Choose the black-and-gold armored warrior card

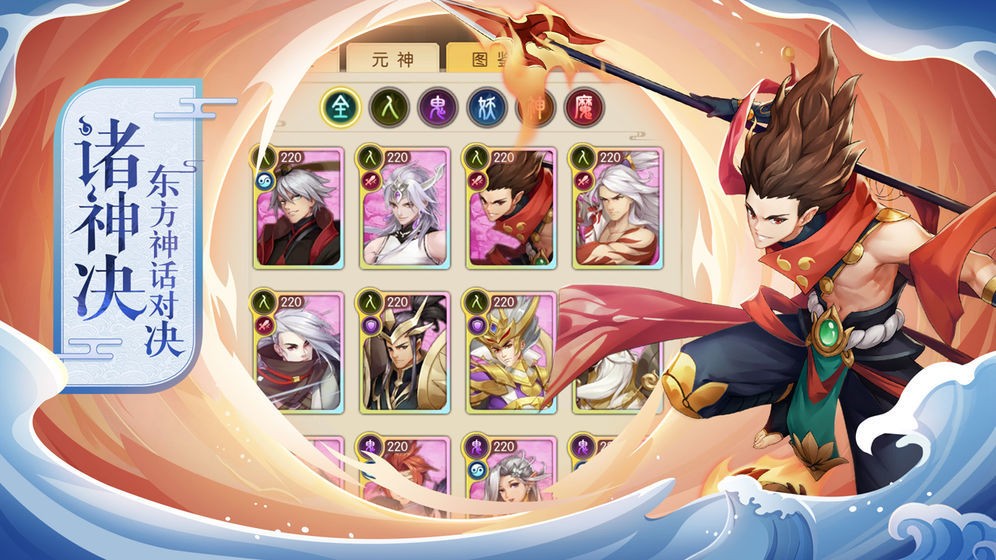tap(403, 352)
